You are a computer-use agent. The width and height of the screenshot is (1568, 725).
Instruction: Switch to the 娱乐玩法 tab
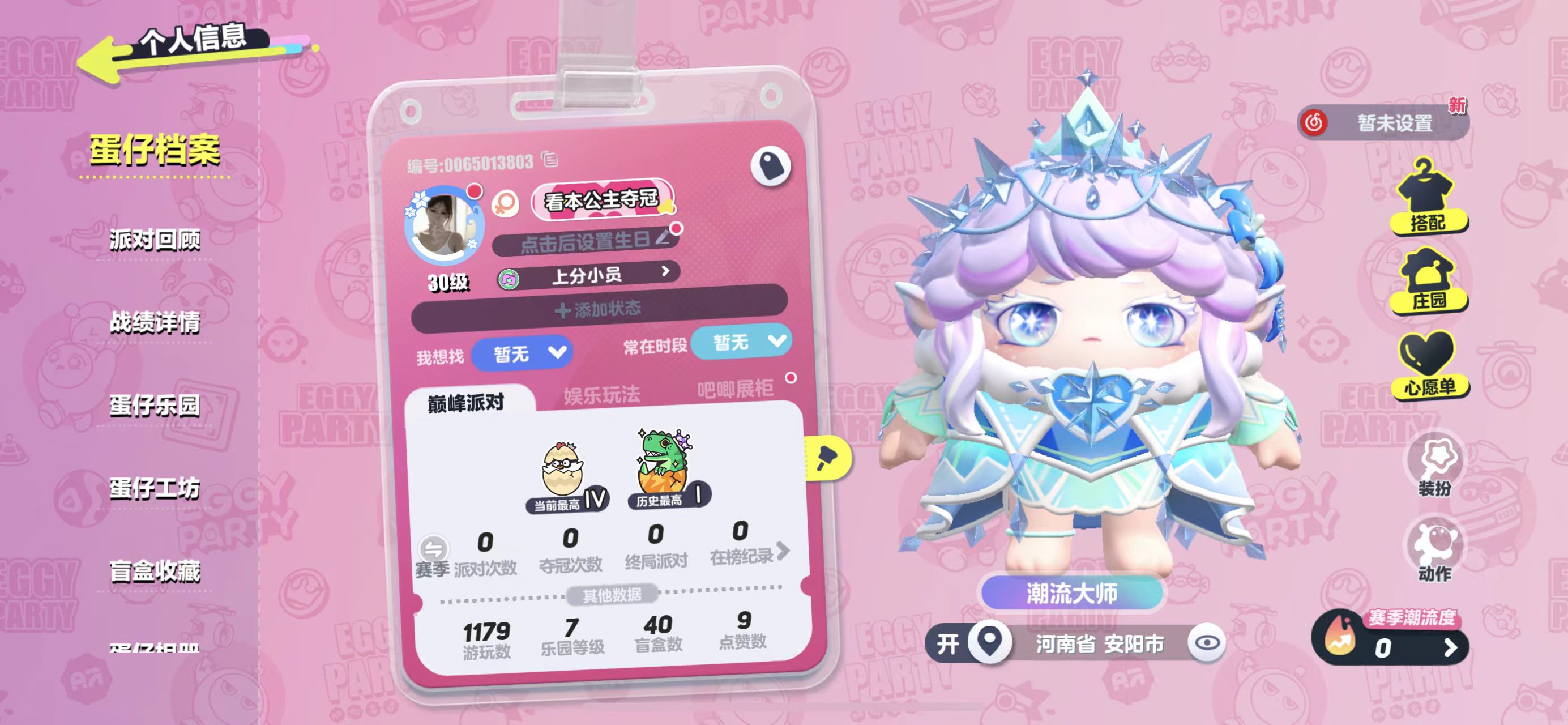601,395
